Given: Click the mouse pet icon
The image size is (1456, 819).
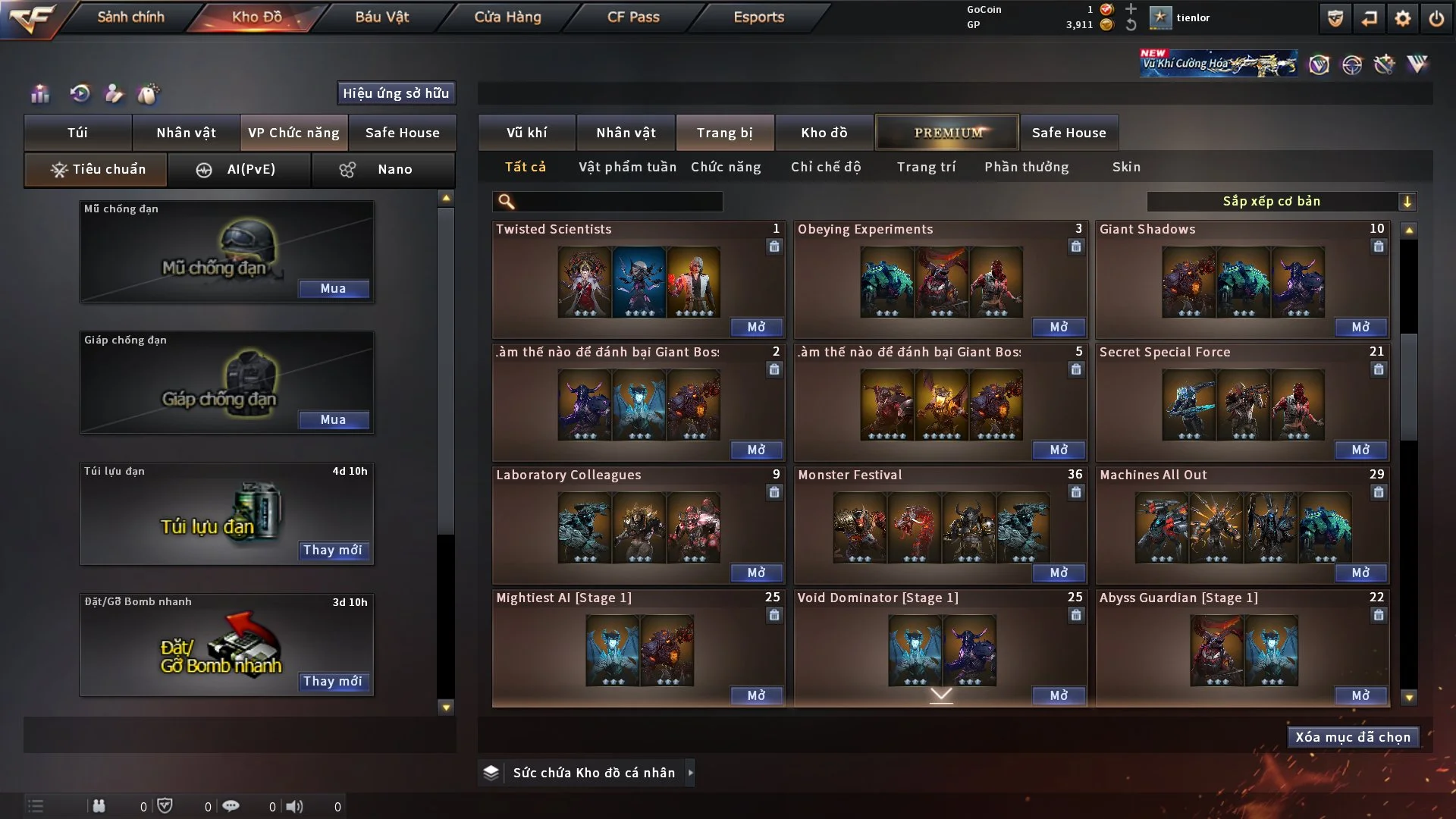Looking at the screenshot, I should pyautogui.click(x=149, y=93).
